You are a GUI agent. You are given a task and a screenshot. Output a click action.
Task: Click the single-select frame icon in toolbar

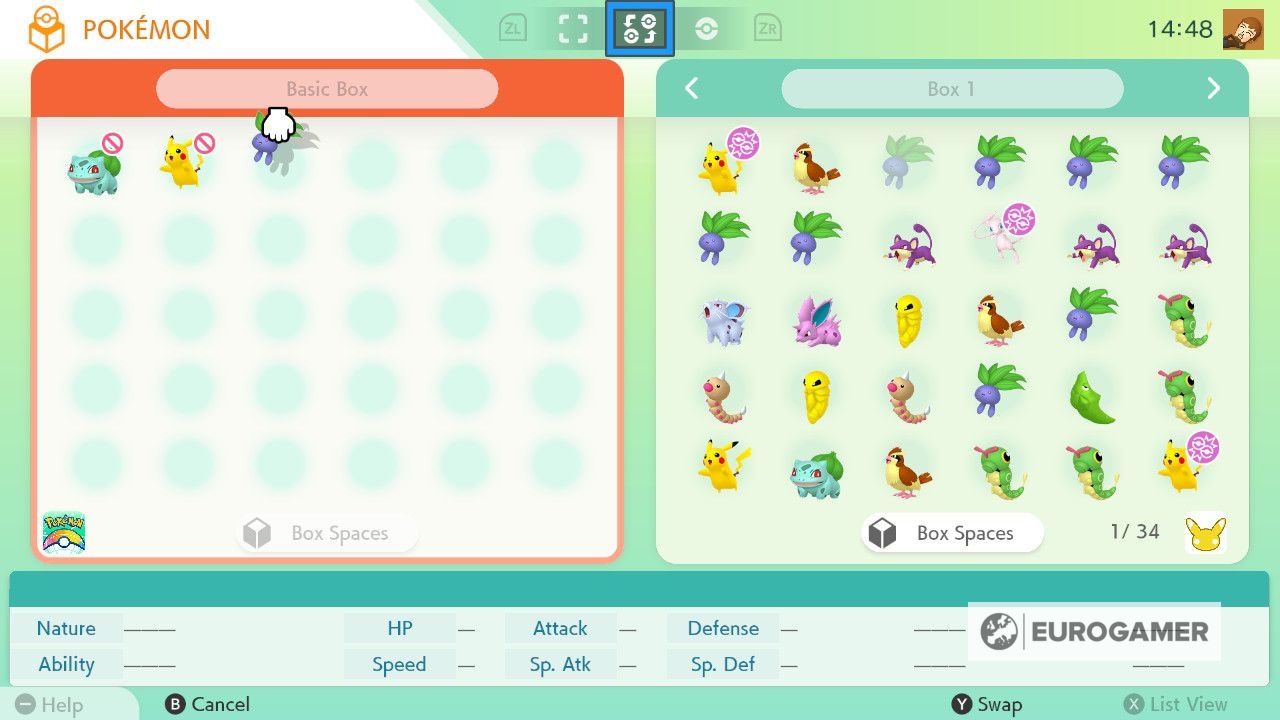(575, 28)
